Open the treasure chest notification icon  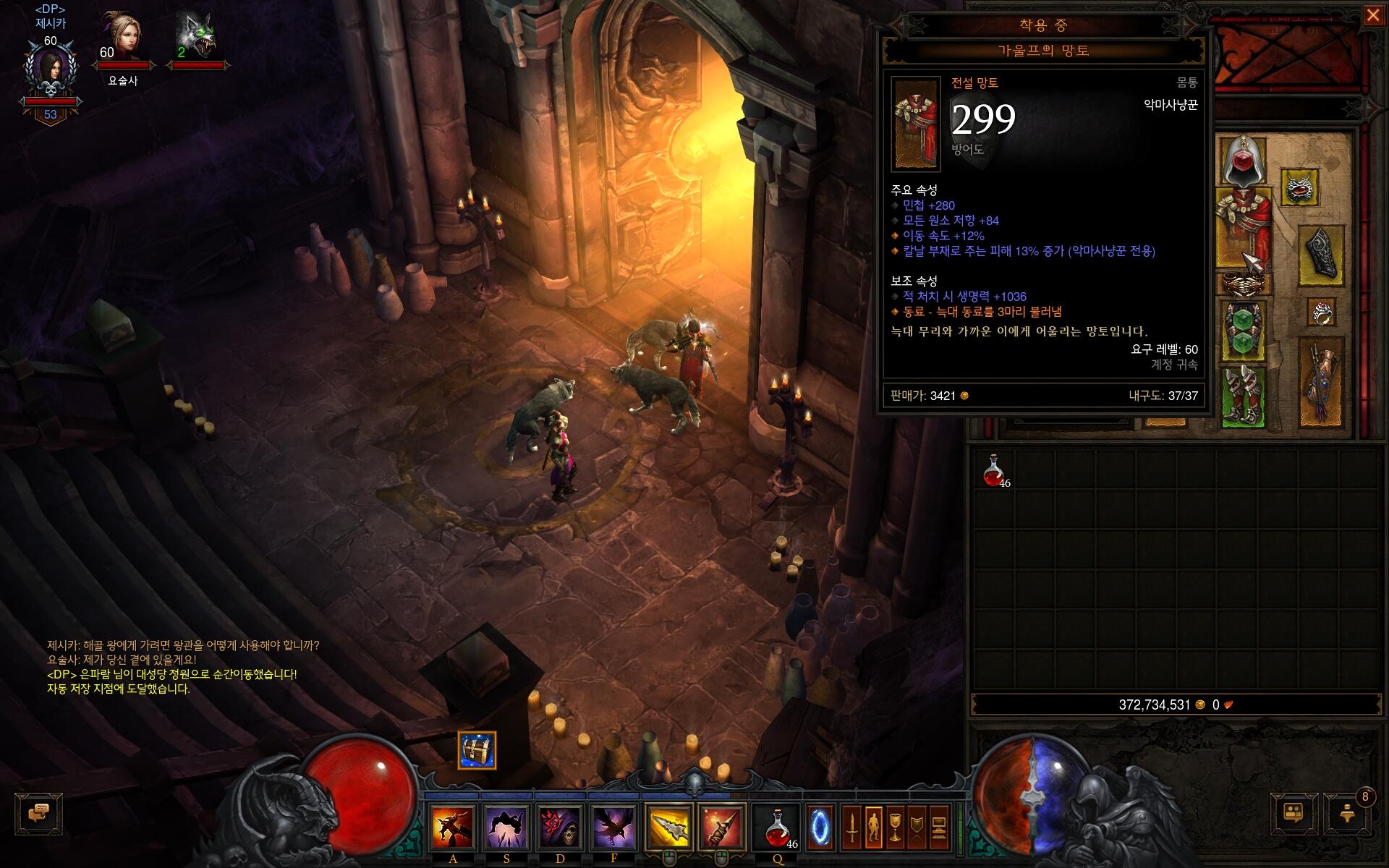(477, 750)
